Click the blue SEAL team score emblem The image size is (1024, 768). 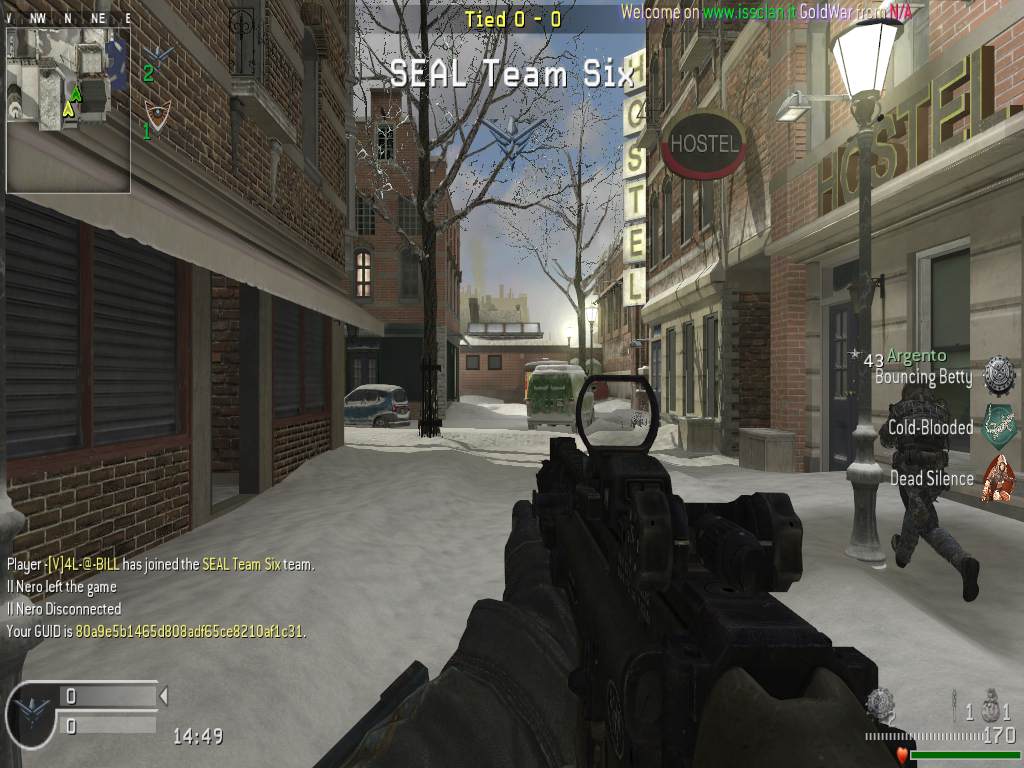(x=156, y=53)
